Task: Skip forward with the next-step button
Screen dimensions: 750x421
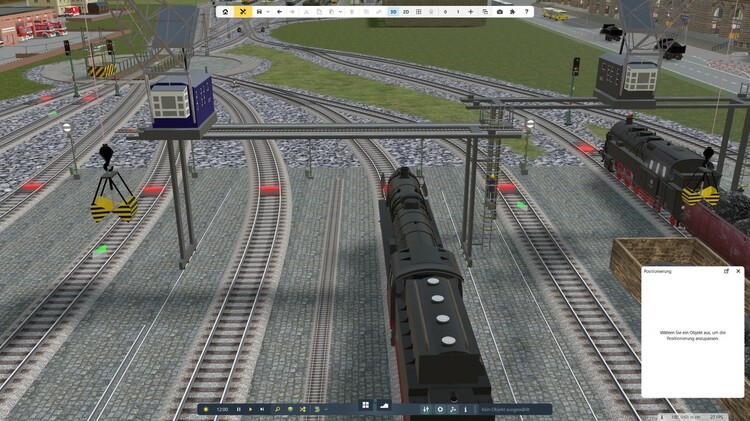Action: [x=262, y=409]
